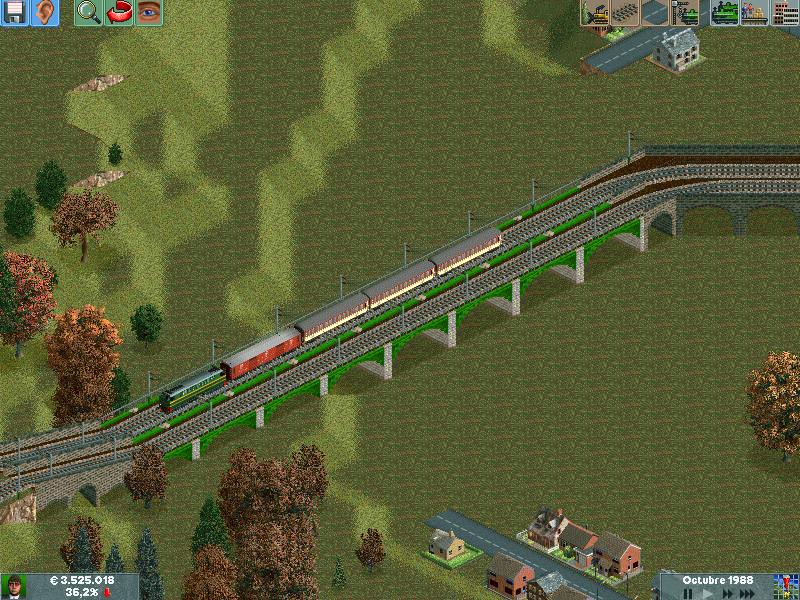Open the bulldozer terraform tool
This screenshot has width=800, height=600.
click(595, 13)
